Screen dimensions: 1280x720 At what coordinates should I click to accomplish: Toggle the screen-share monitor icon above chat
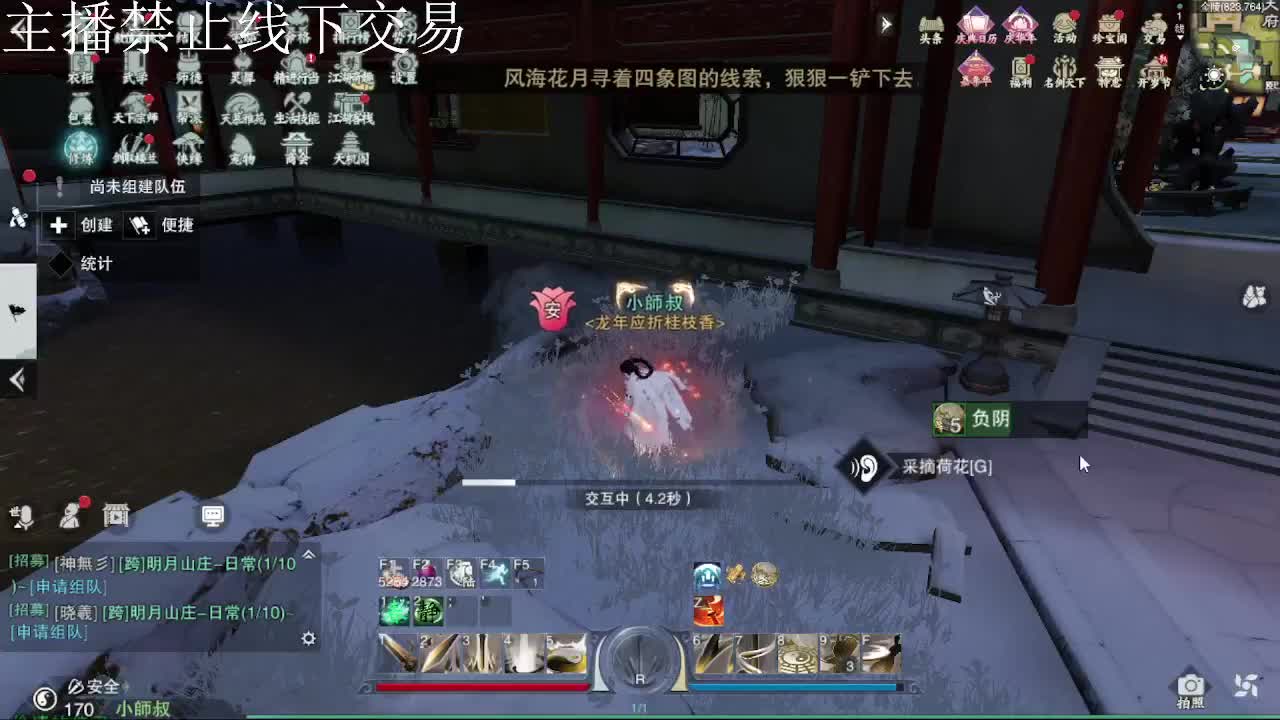(214, 517)
